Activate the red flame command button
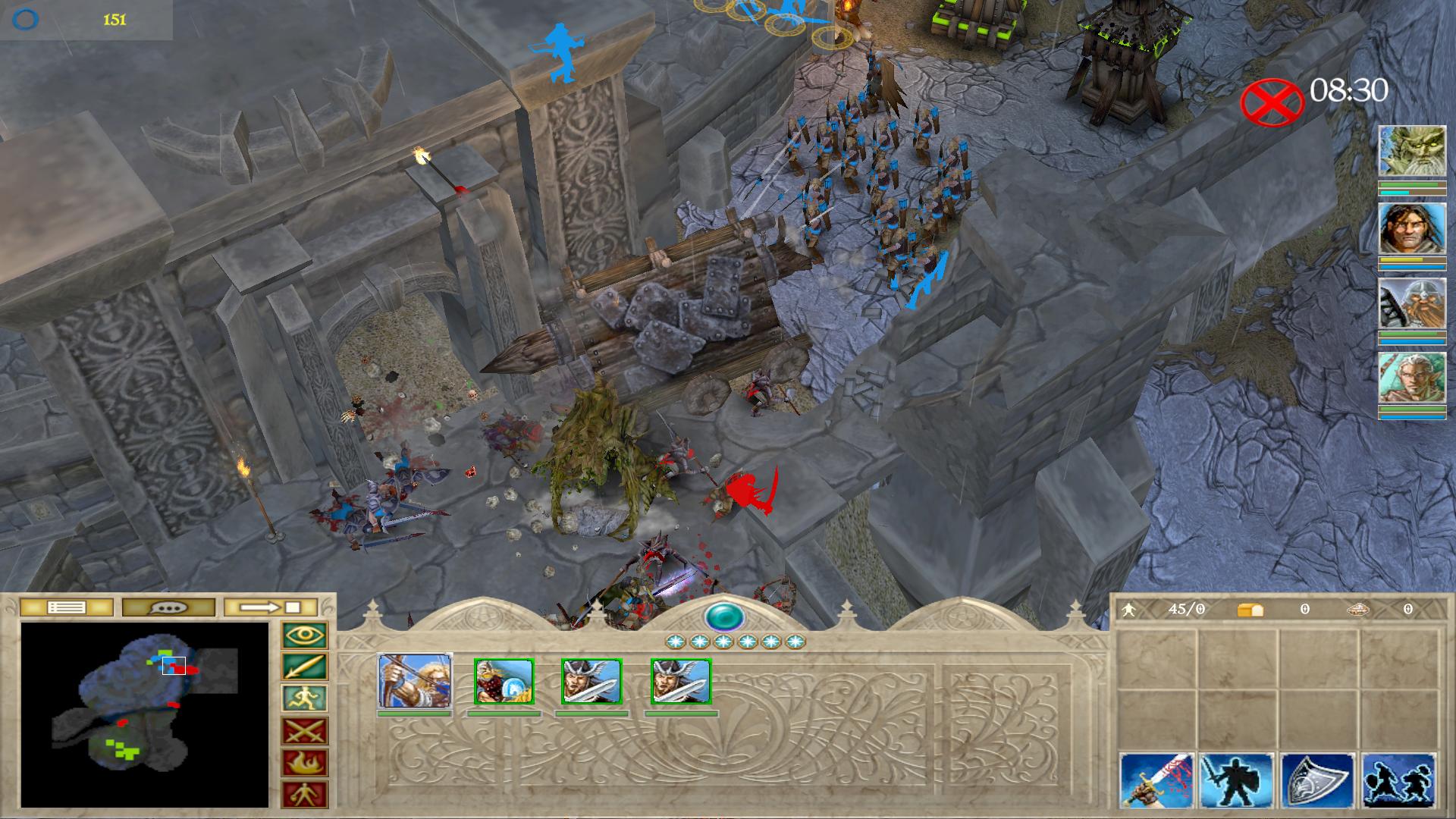This screenshot has width=1456, height=819. (305, 763)
